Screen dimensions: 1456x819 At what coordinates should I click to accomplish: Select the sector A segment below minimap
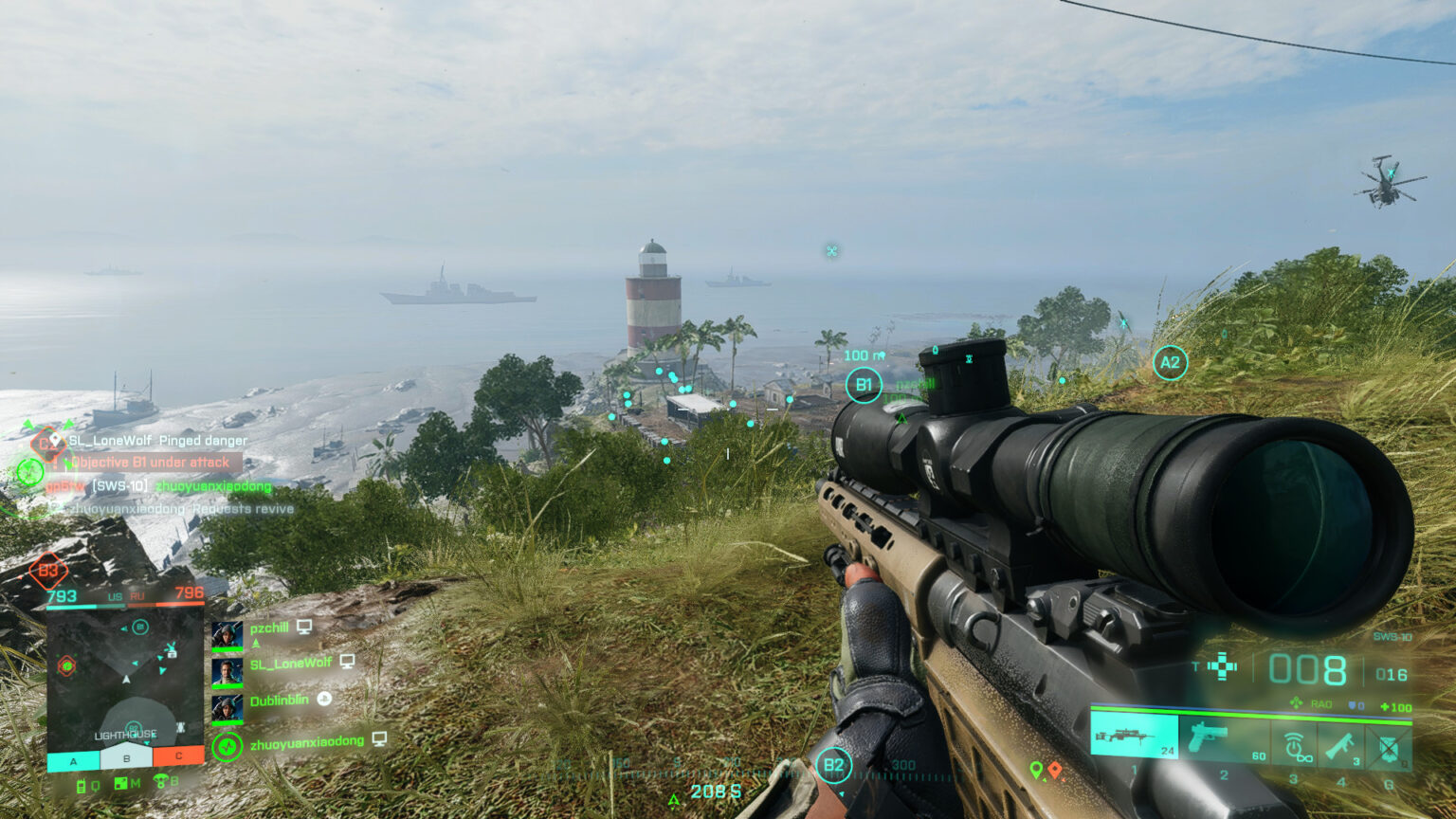click(x=73, y=759)
